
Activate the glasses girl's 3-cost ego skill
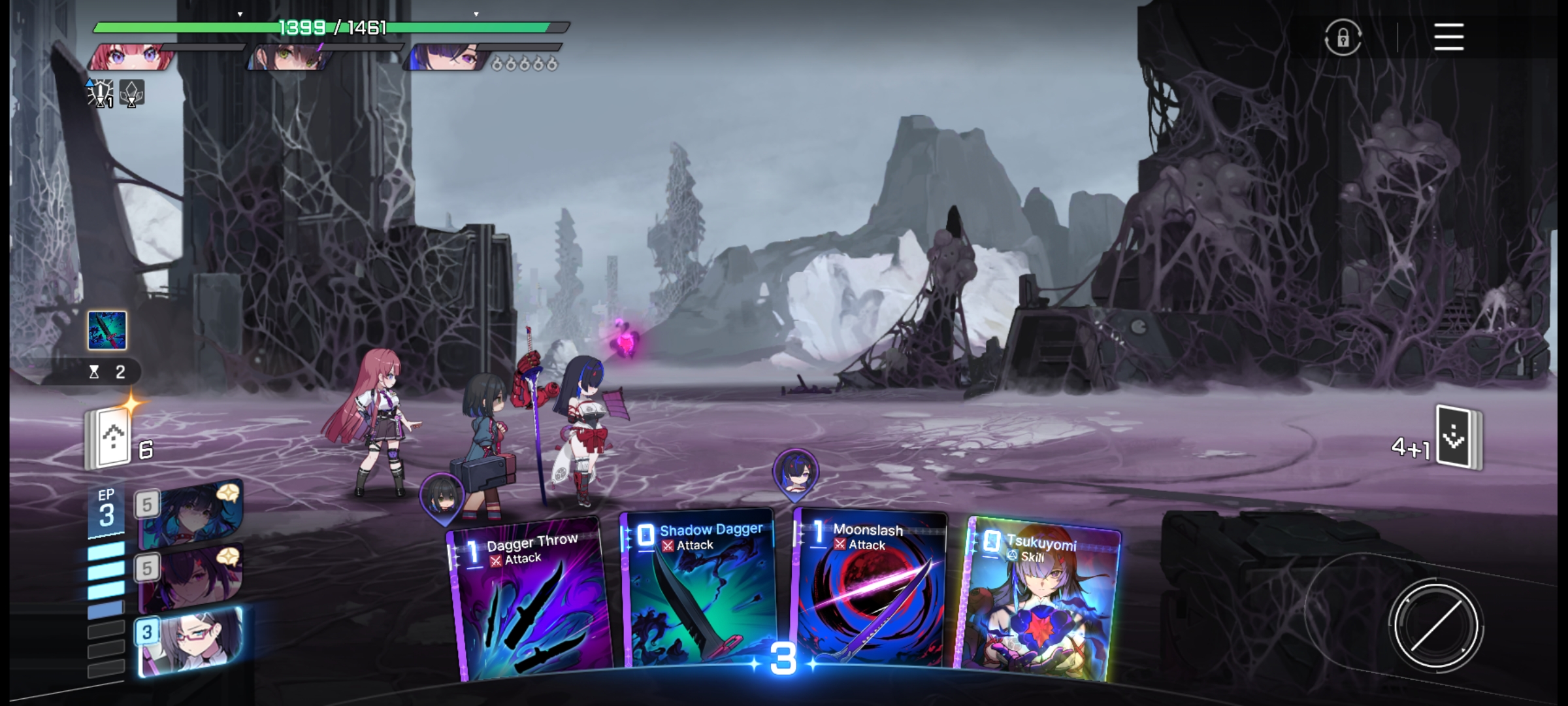click(x=189, y=639)
